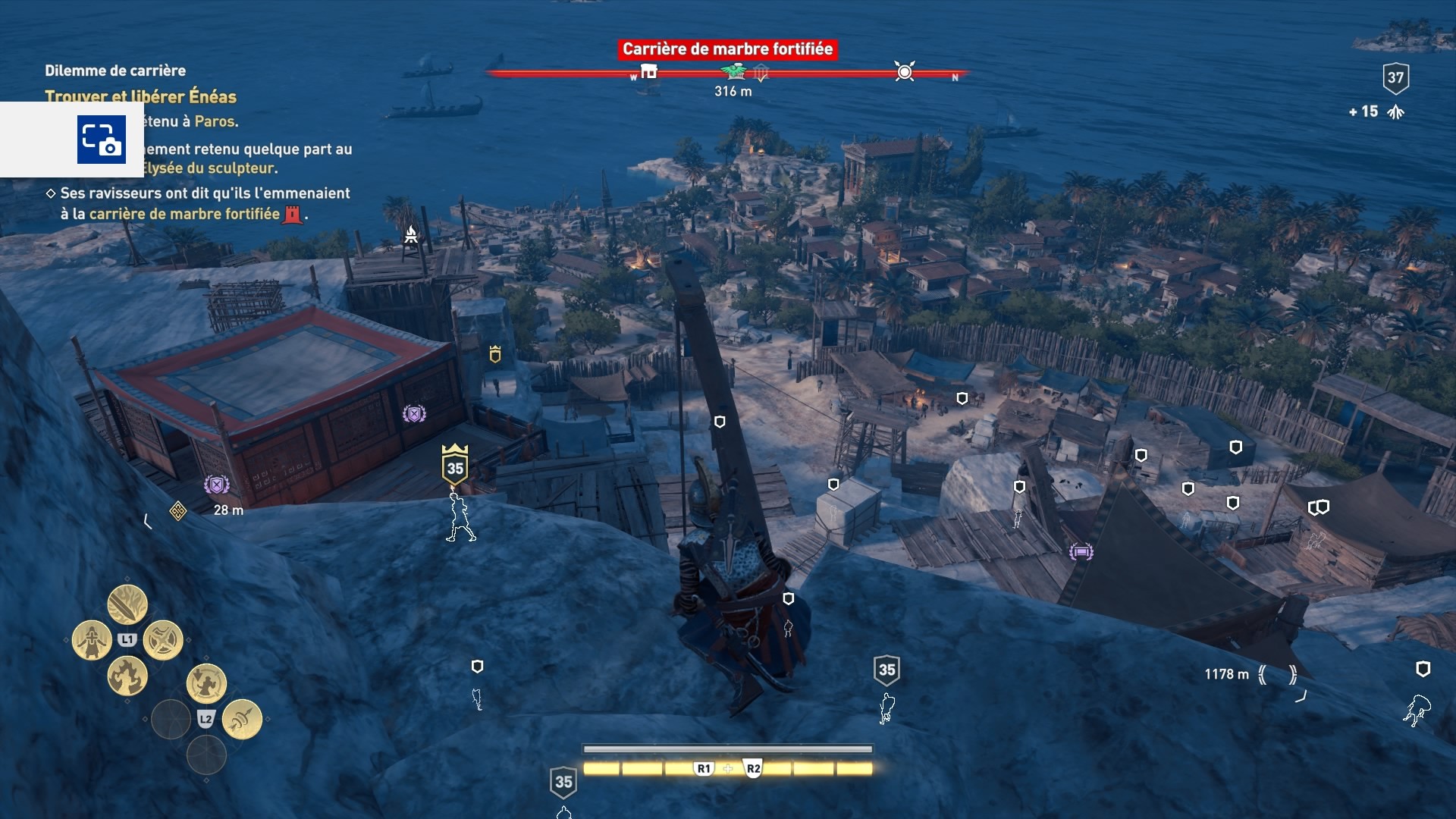Image resolution: width=1456 pixels, height=819 pixels.
Task: Activate the ranged ability with circling arrows
Action: click(206, 683)
